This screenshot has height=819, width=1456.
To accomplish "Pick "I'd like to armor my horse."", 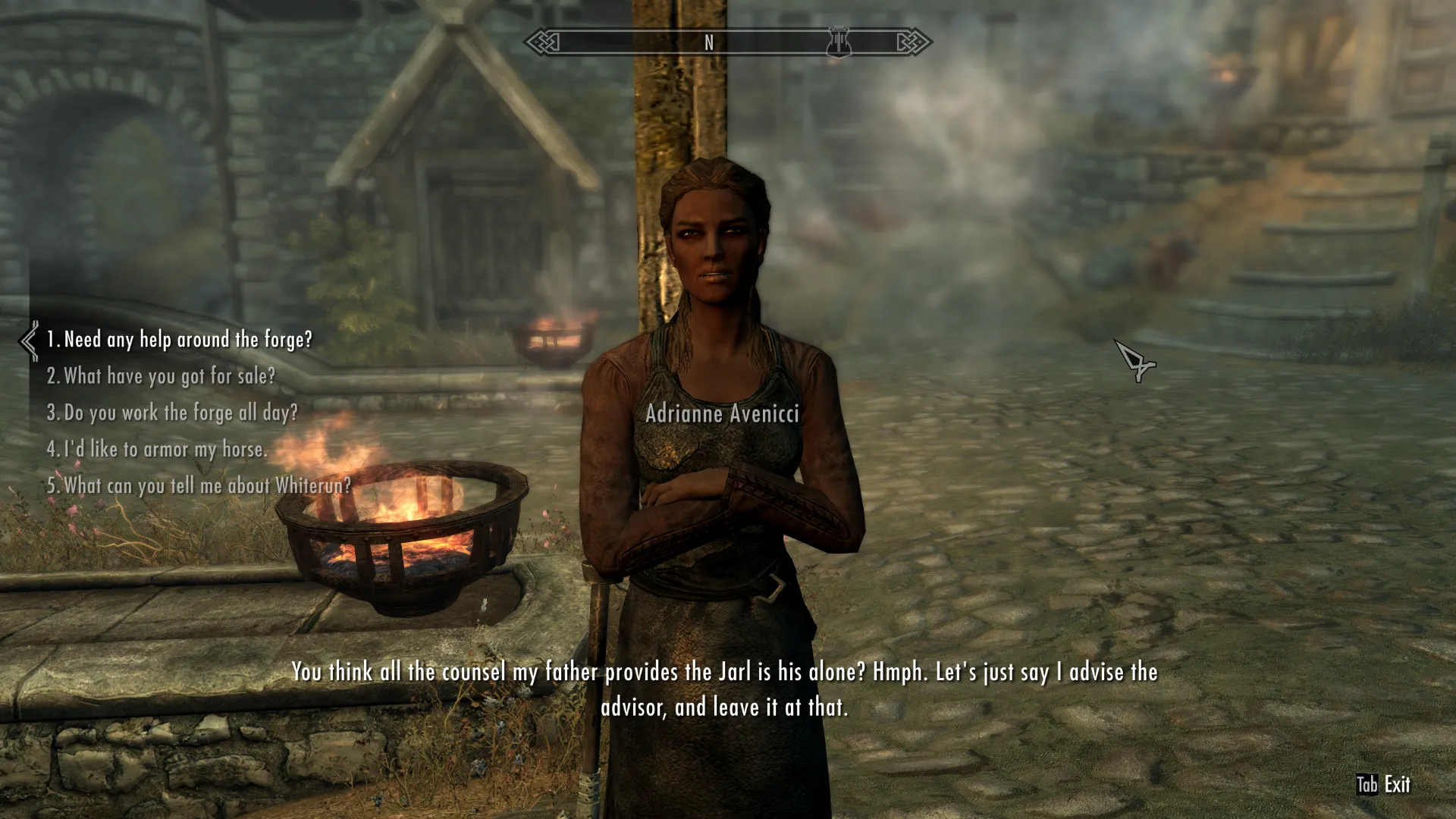I will (x=157, y=449).
